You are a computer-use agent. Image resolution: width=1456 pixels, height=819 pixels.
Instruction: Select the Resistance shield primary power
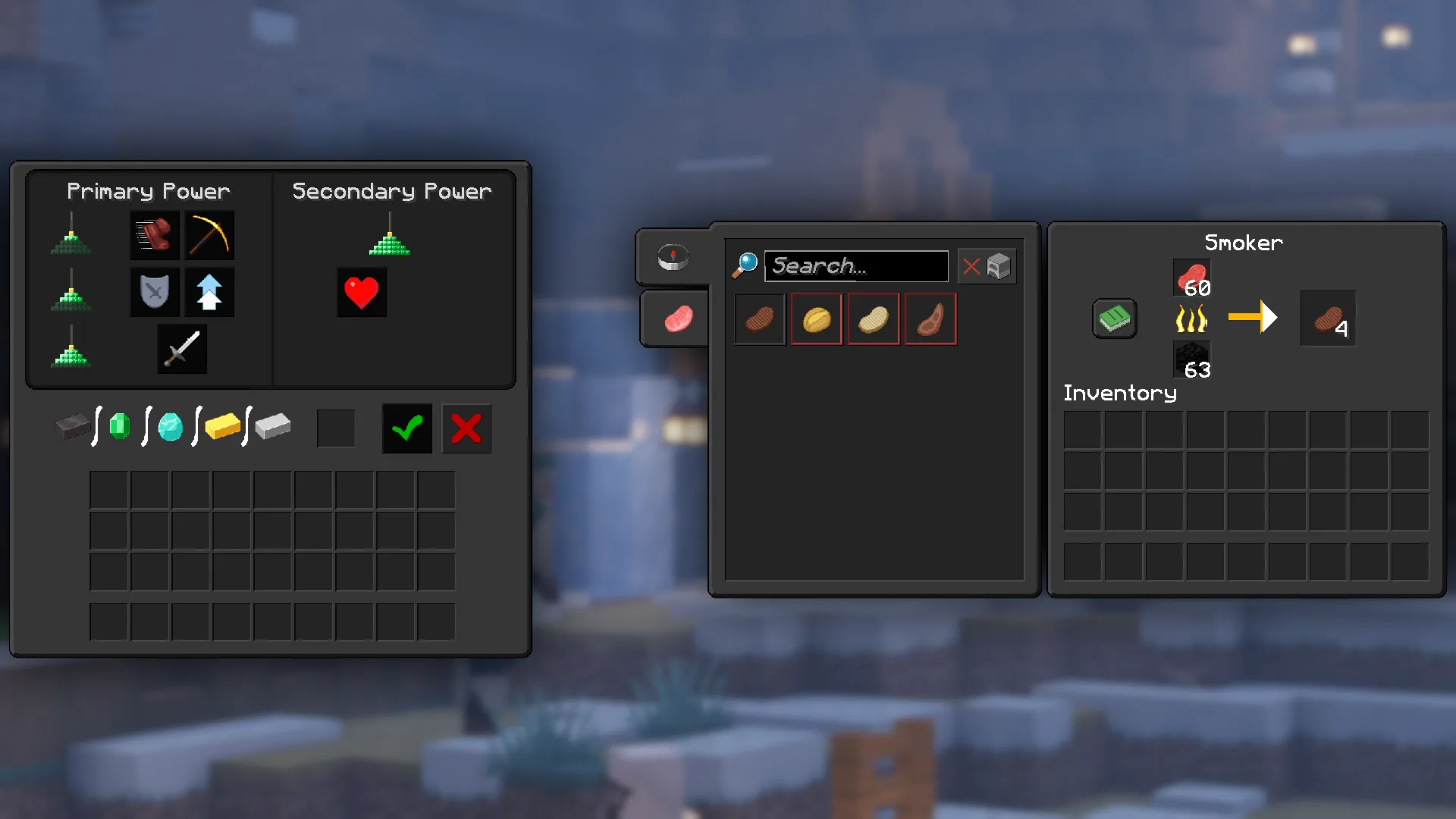154,292
